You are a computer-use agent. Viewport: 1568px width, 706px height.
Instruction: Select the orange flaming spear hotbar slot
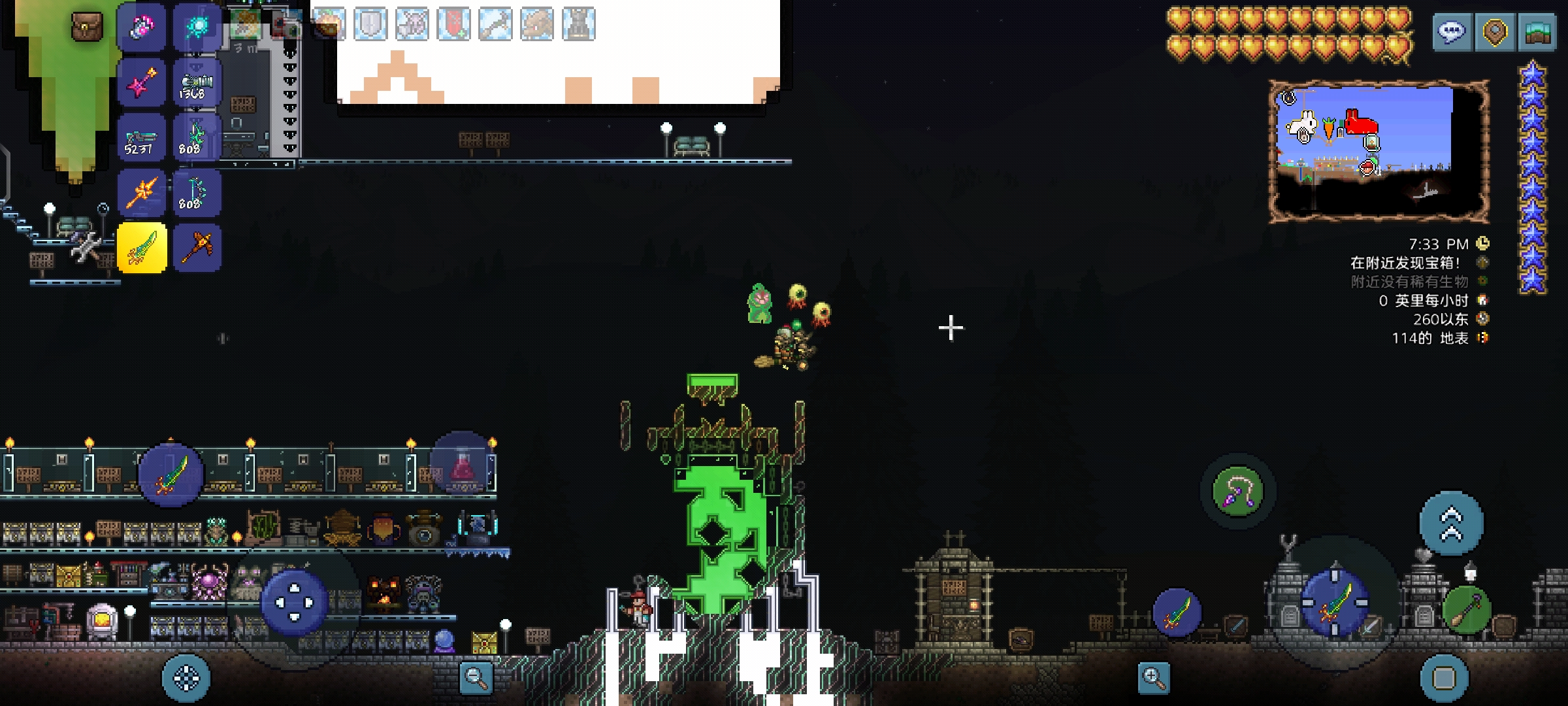142,193
